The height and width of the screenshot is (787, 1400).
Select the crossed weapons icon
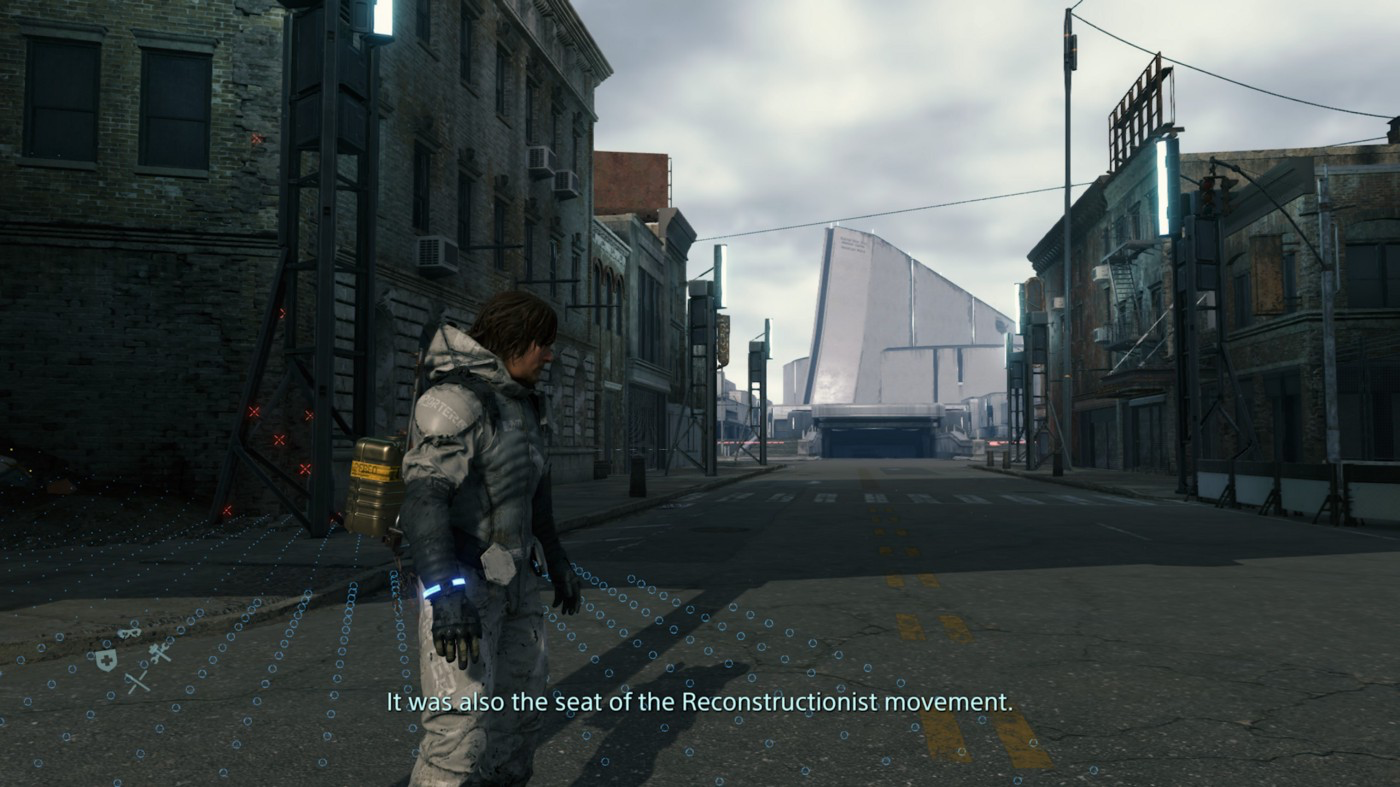click(x=137, y=682)
